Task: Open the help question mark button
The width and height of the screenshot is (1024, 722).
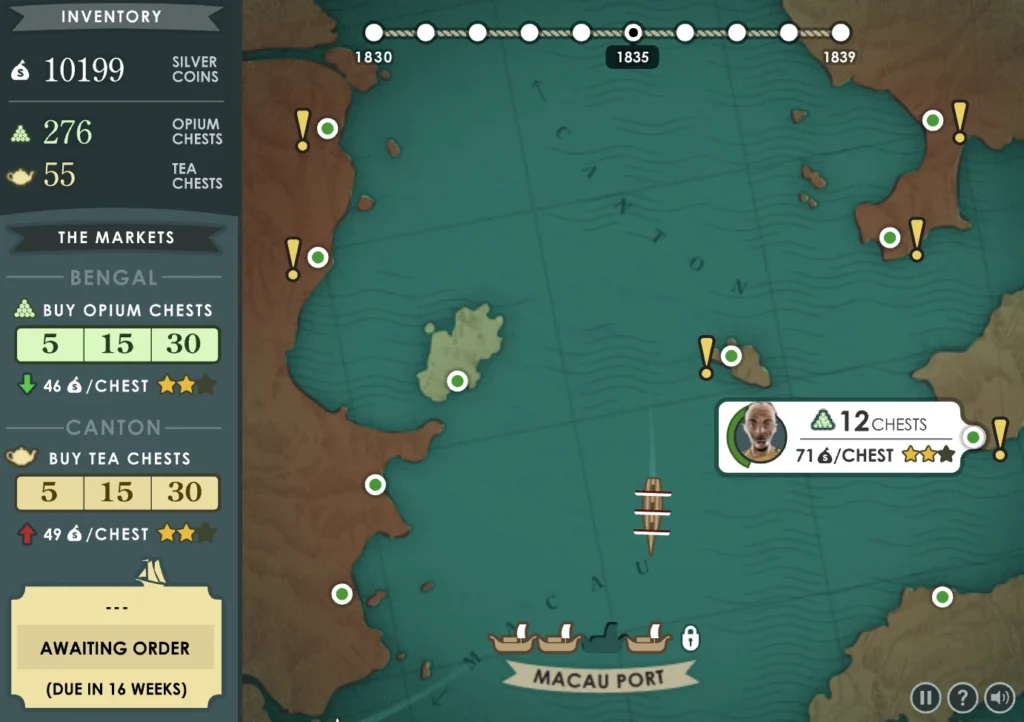Action: pos(961,697)
